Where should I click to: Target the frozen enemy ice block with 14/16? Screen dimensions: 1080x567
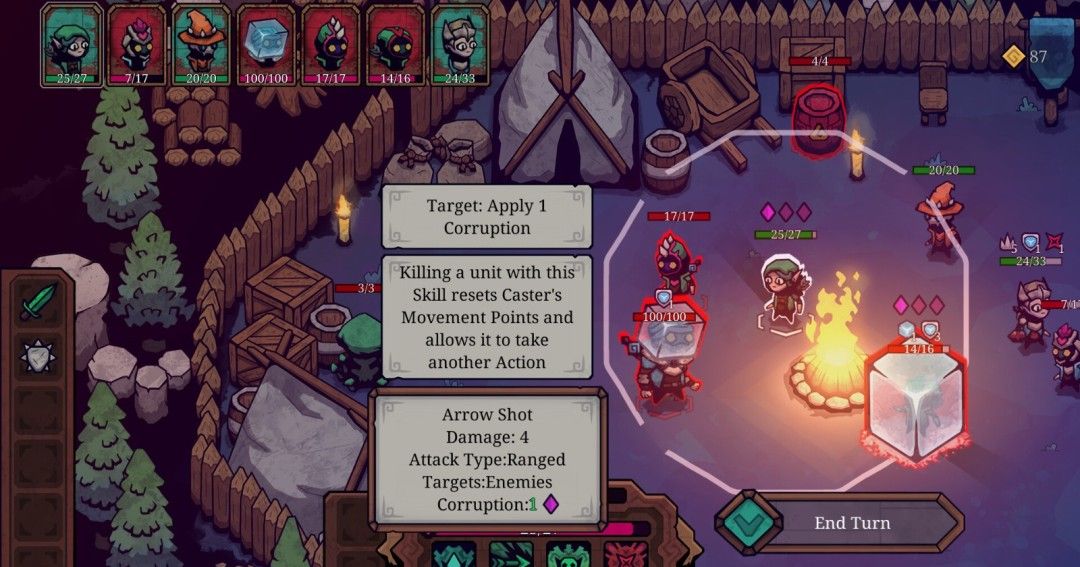tap(912, 405)
